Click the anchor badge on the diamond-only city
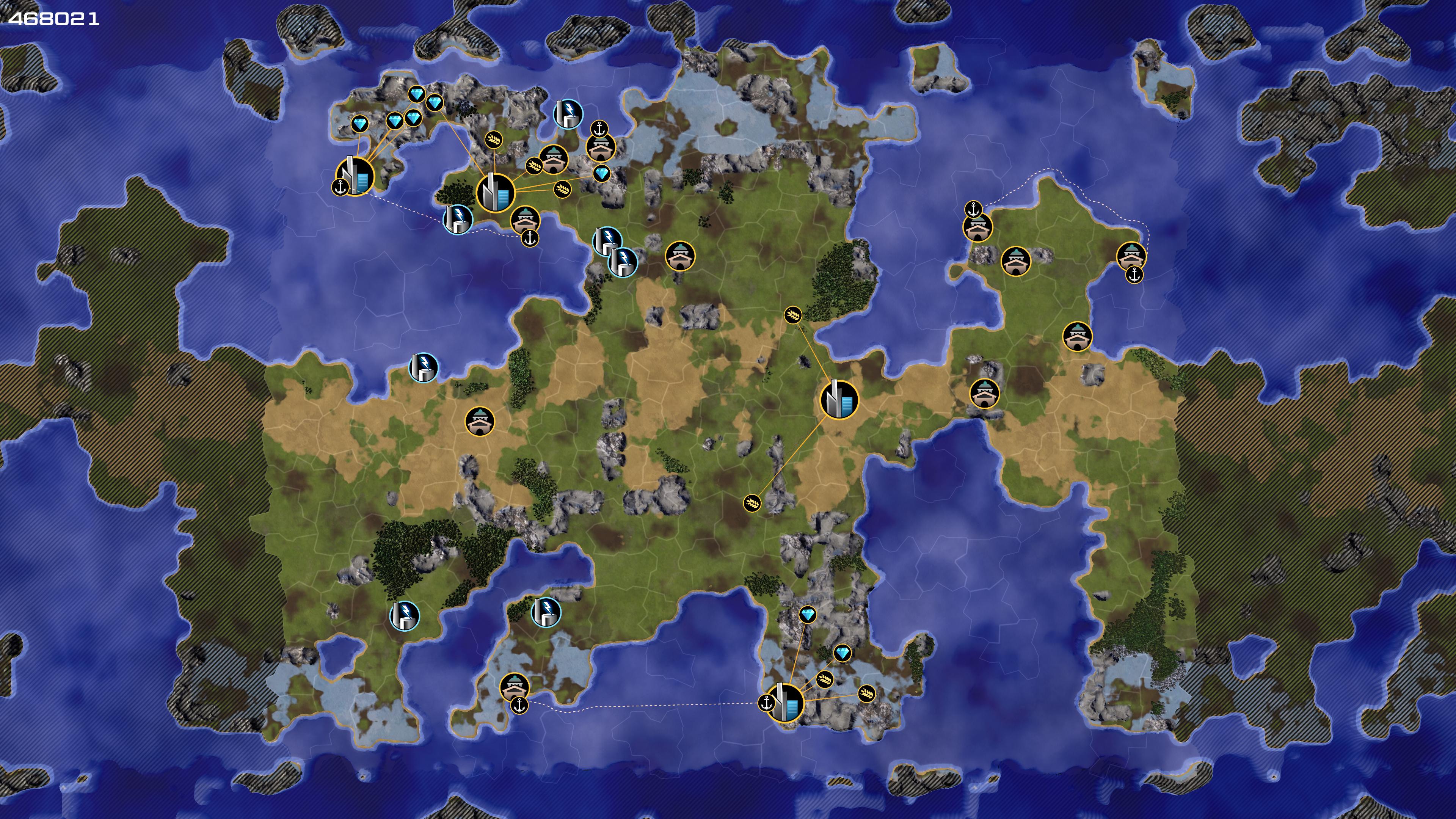 click(x=340, y=186)
